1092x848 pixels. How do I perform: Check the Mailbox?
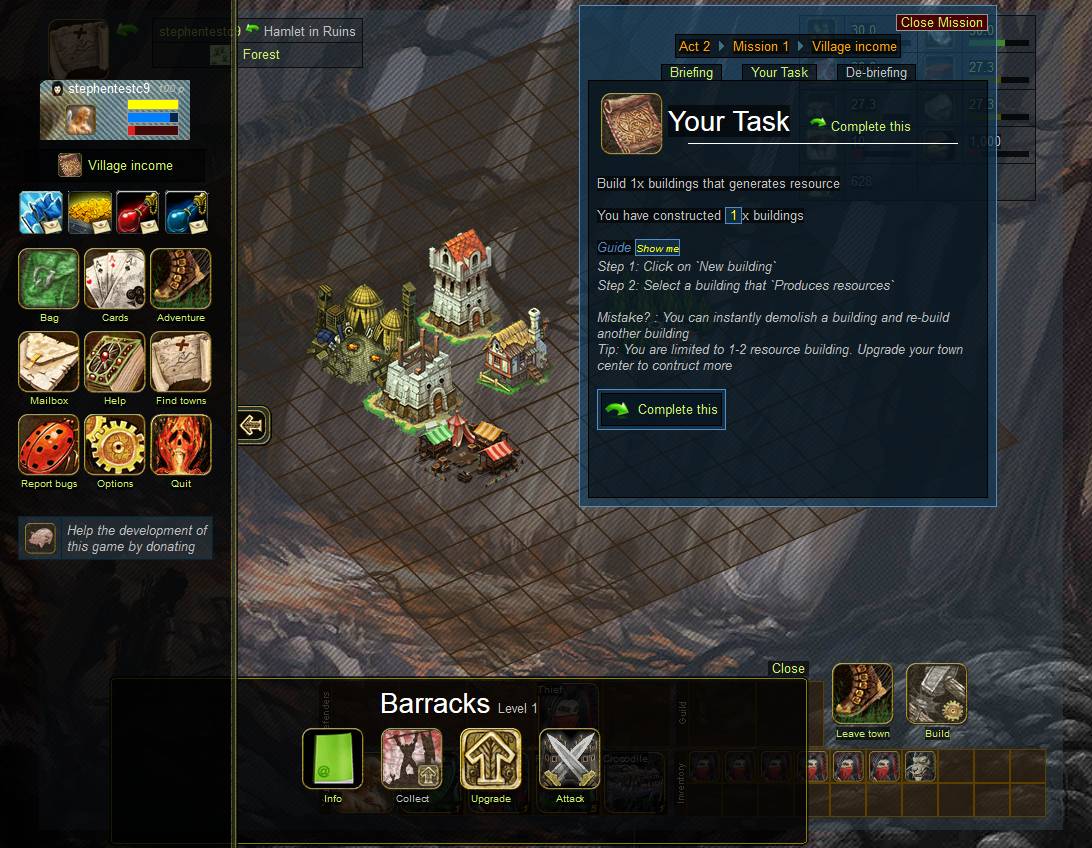point(49,362)
